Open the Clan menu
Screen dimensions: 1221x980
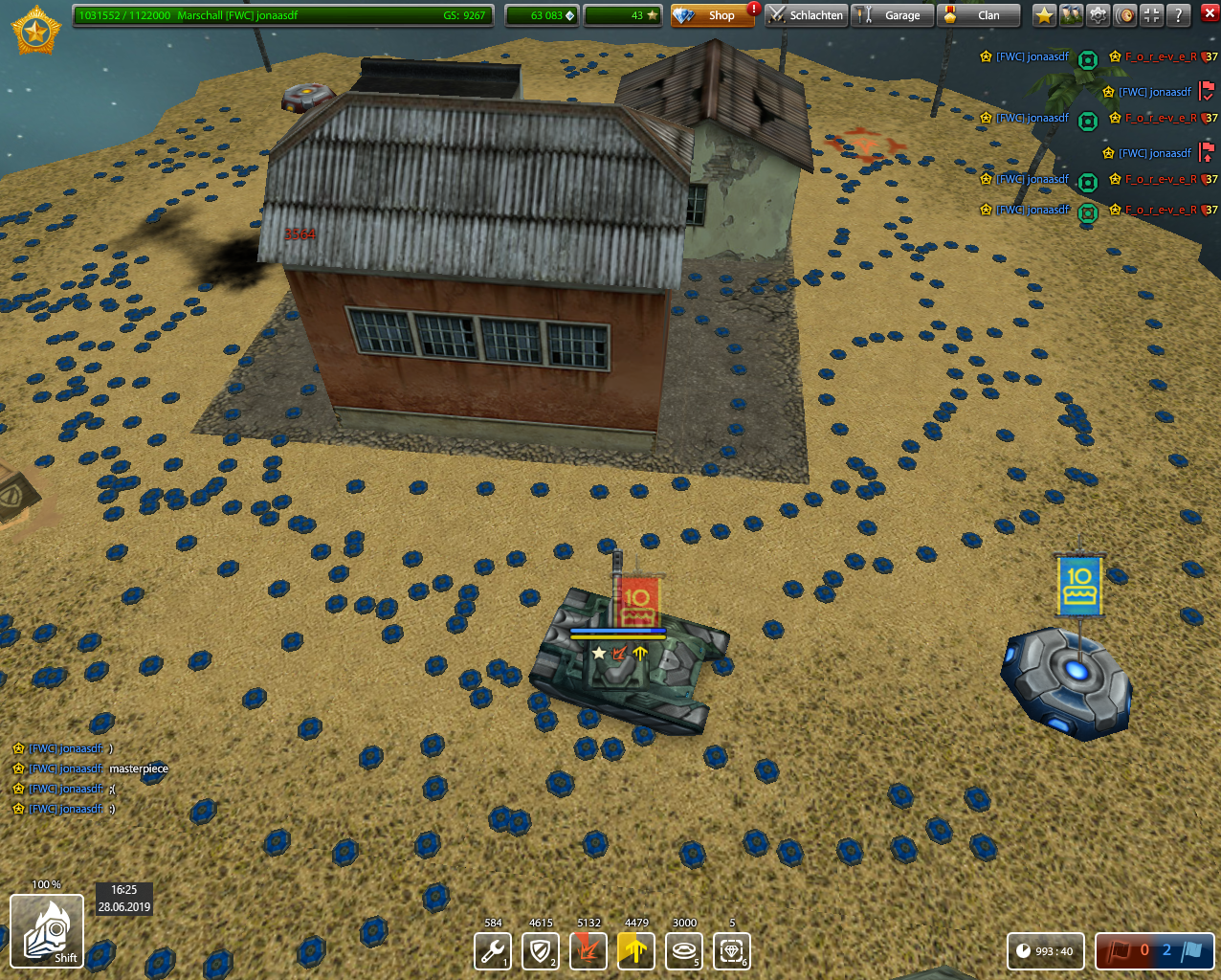tap(978, 15)
